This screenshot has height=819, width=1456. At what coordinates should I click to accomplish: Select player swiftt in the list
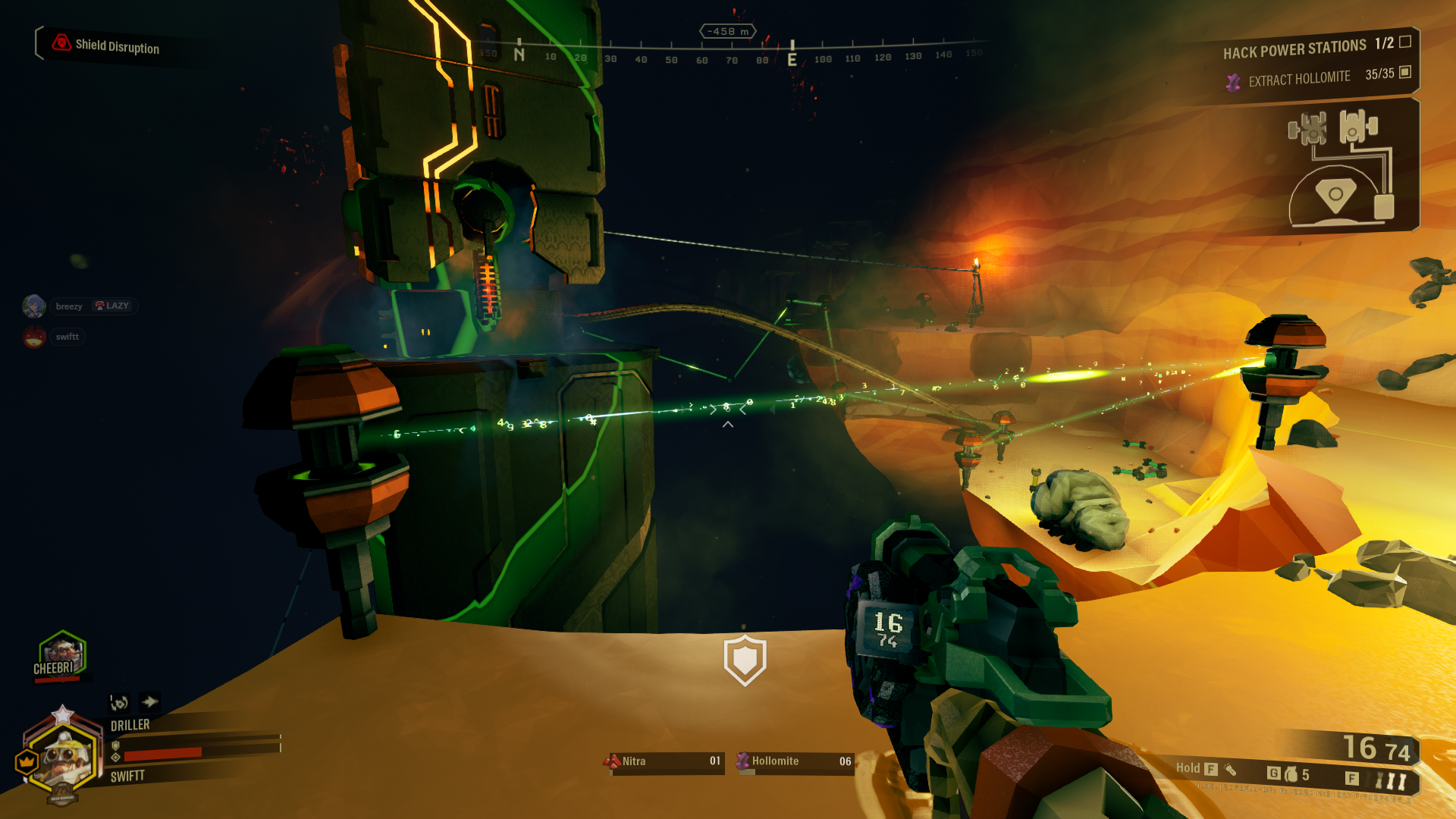pos(67,337)
